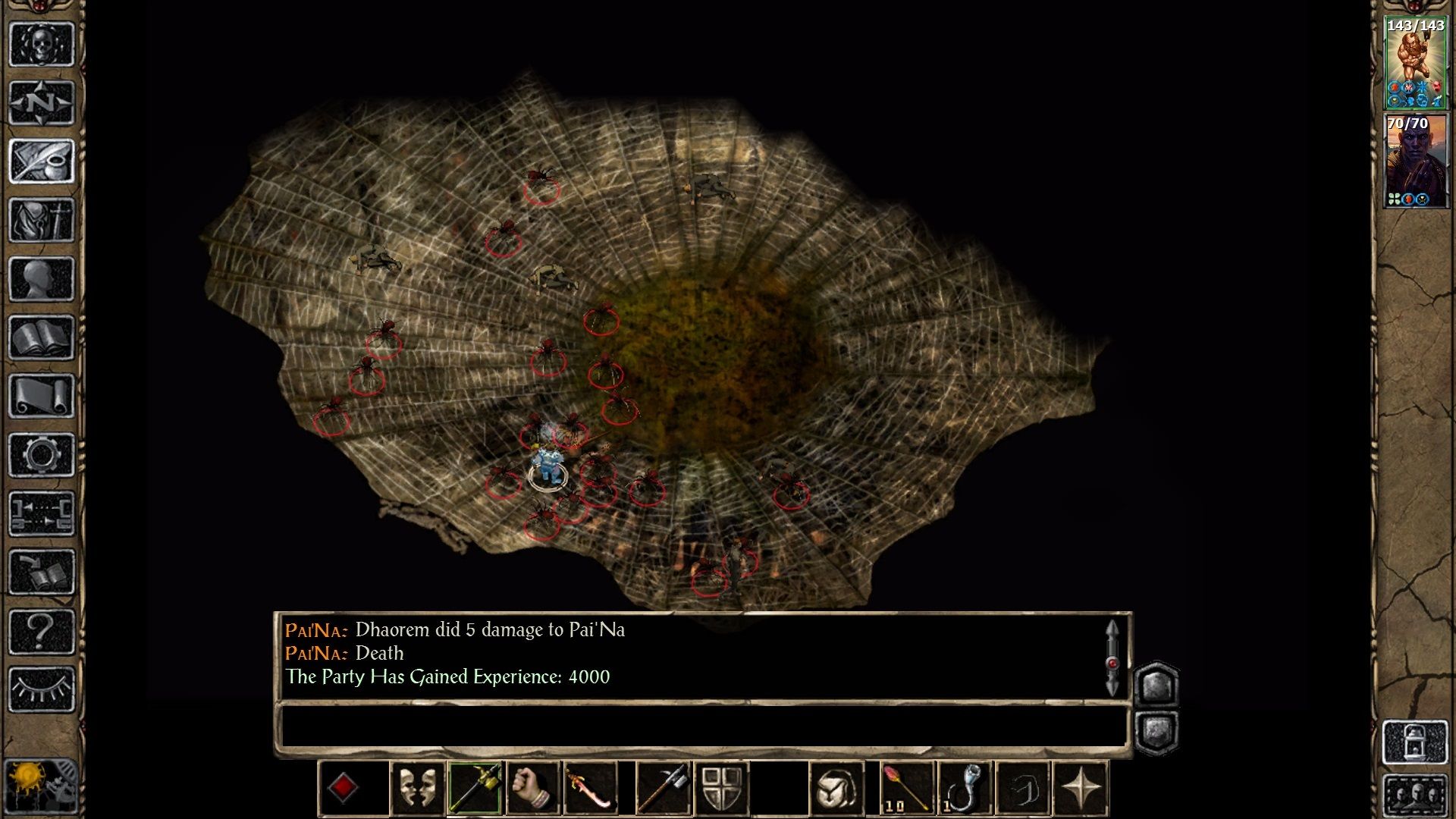This screenshot has height=819, width=1456.
Task: Select the blue-skinned portrait with 70 health
Action: pos(1415,162)
